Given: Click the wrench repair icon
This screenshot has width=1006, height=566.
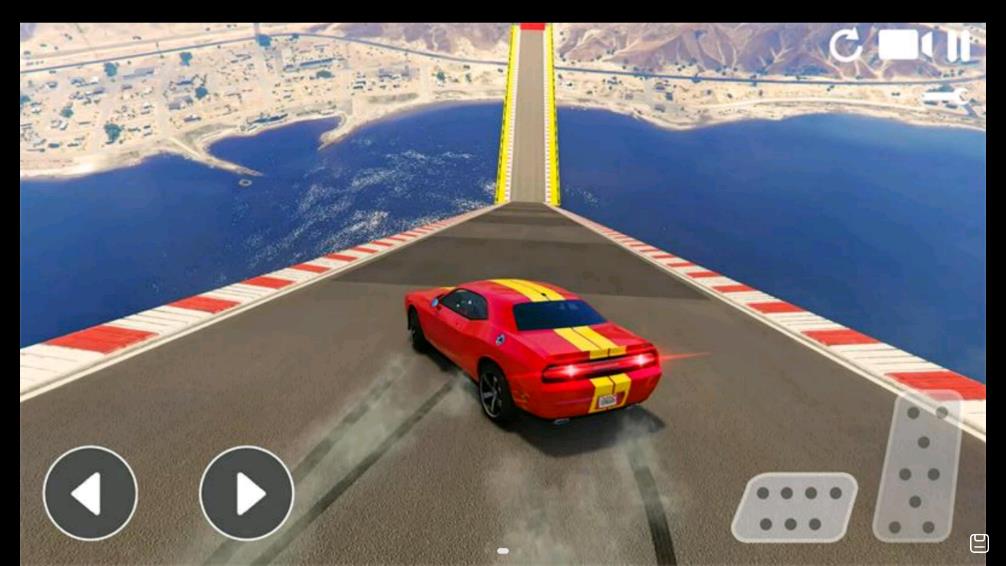Looking at the screenshot, I should (945, 97).
